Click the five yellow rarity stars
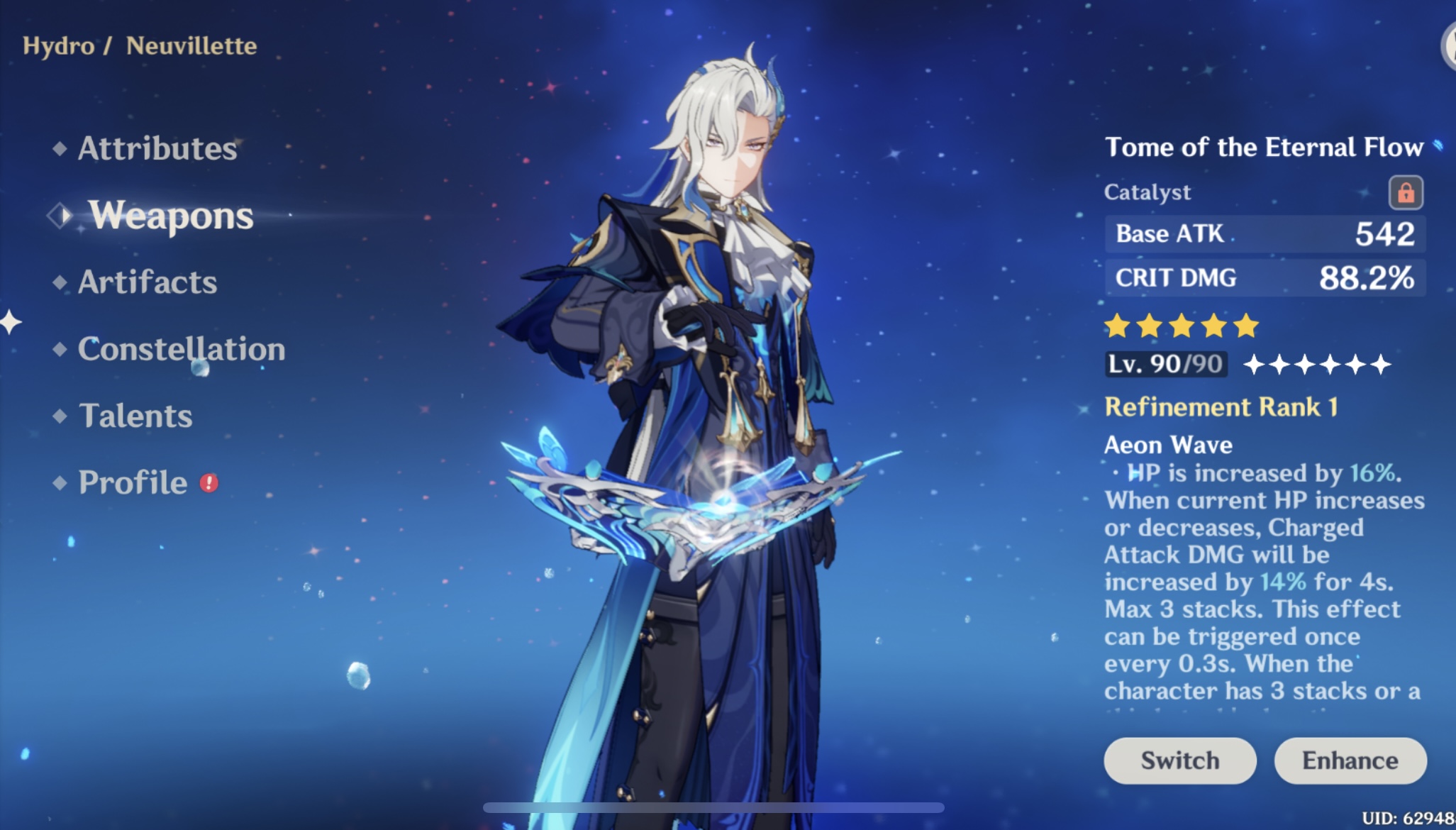 tap(1180, 323)
